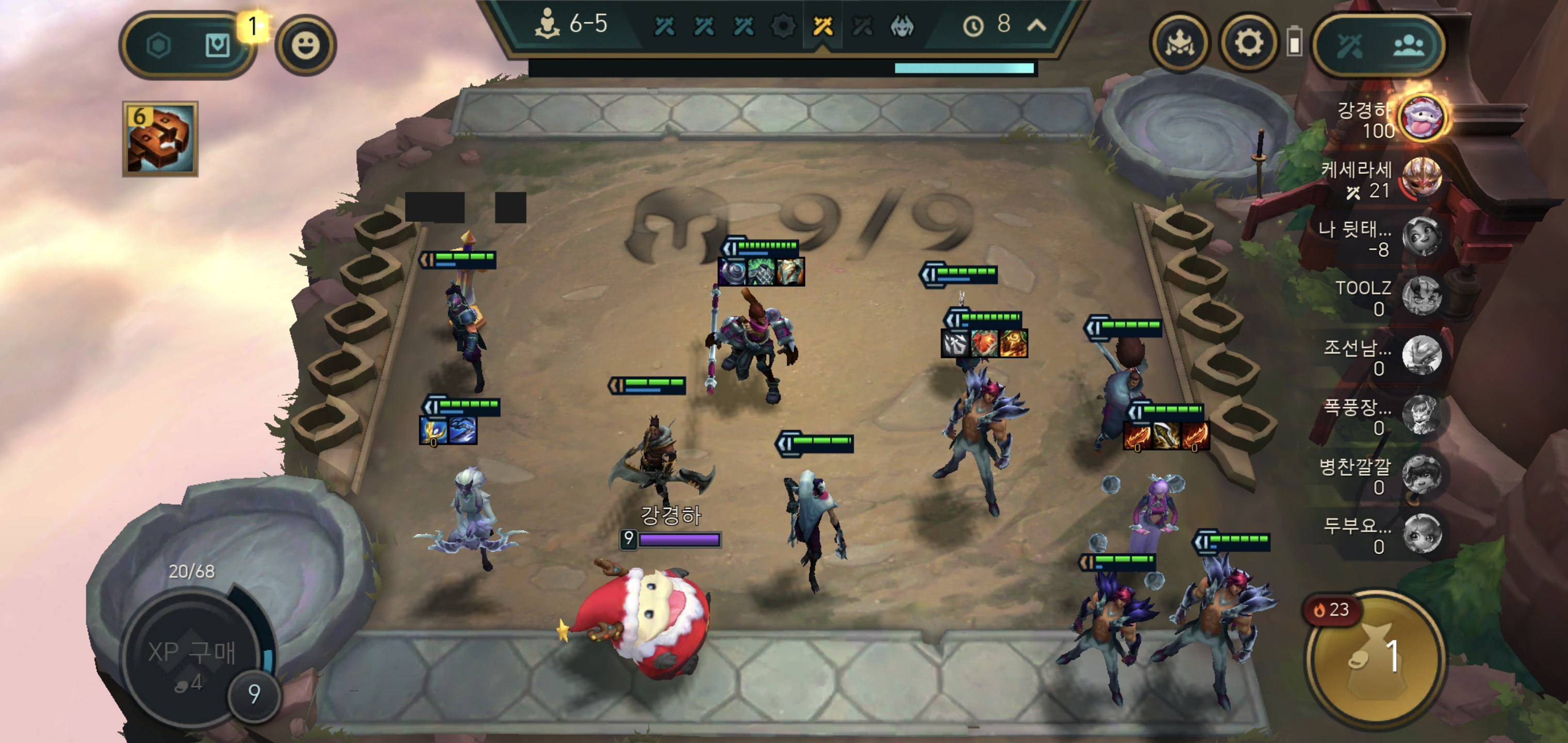This screenshot has height=743, width=1568.
Task: Open the card tab with notification badge
Action: (x=217, y=45)
